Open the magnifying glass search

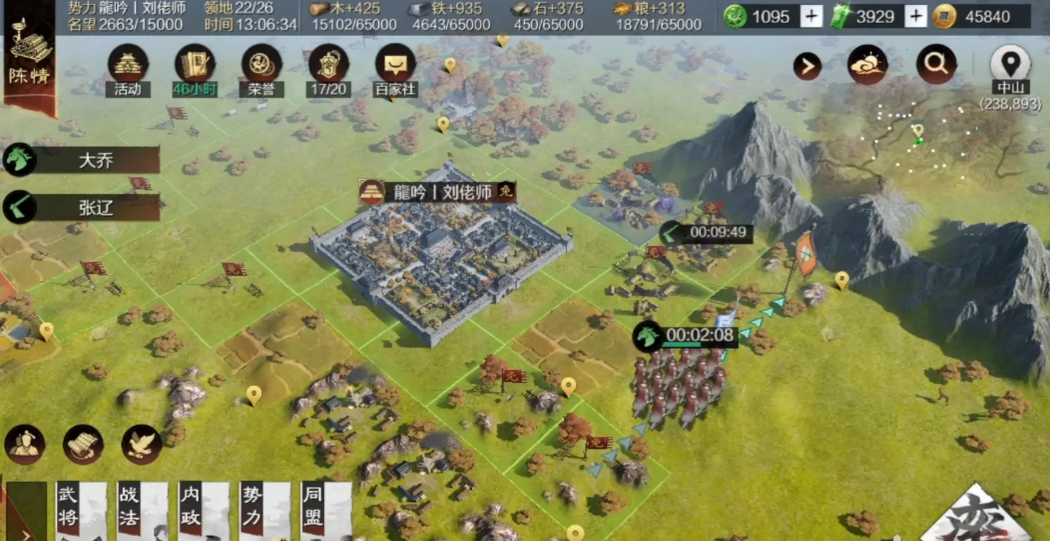point(936,65)
